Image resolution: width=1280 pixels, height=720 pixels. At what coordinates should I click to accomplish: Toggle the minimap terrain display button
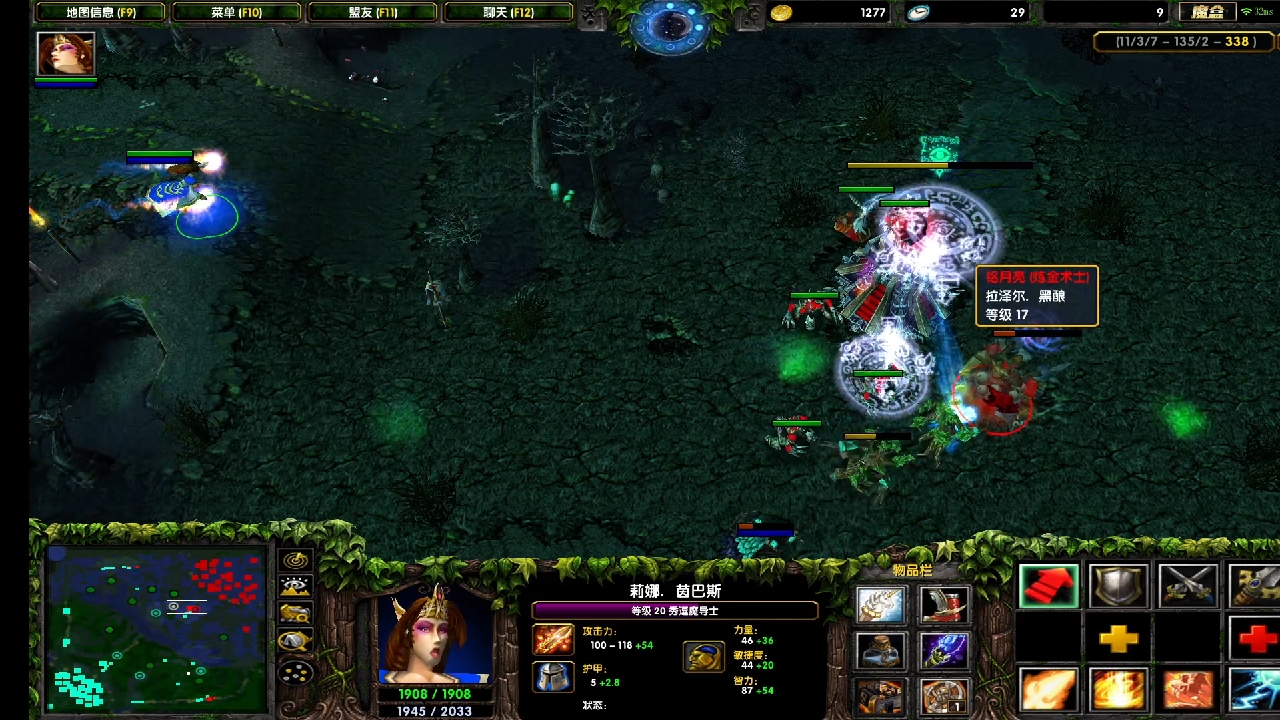[x=296, y=587]
